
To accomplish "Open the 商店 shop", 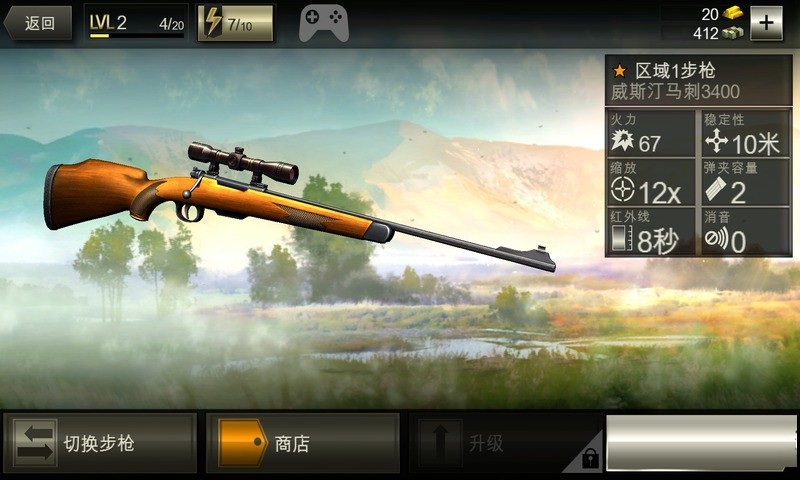I will pos(301,443).
